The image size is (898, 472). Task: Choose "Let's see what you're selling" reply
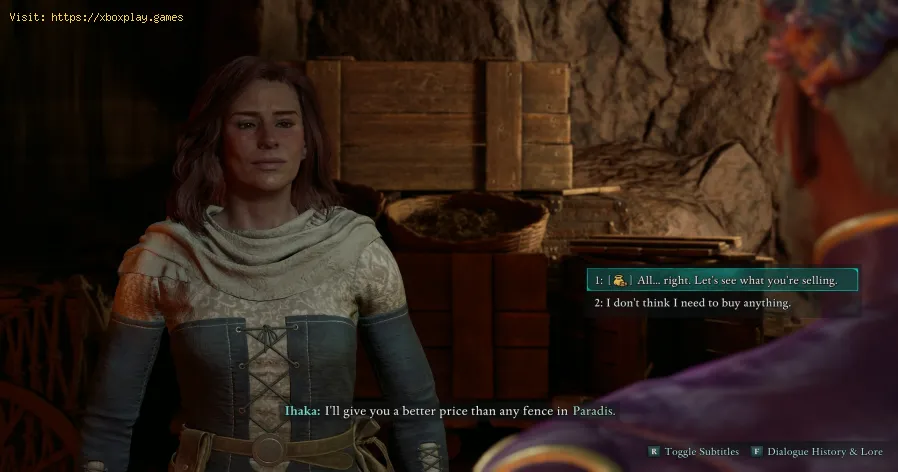(x=723, y=280)
